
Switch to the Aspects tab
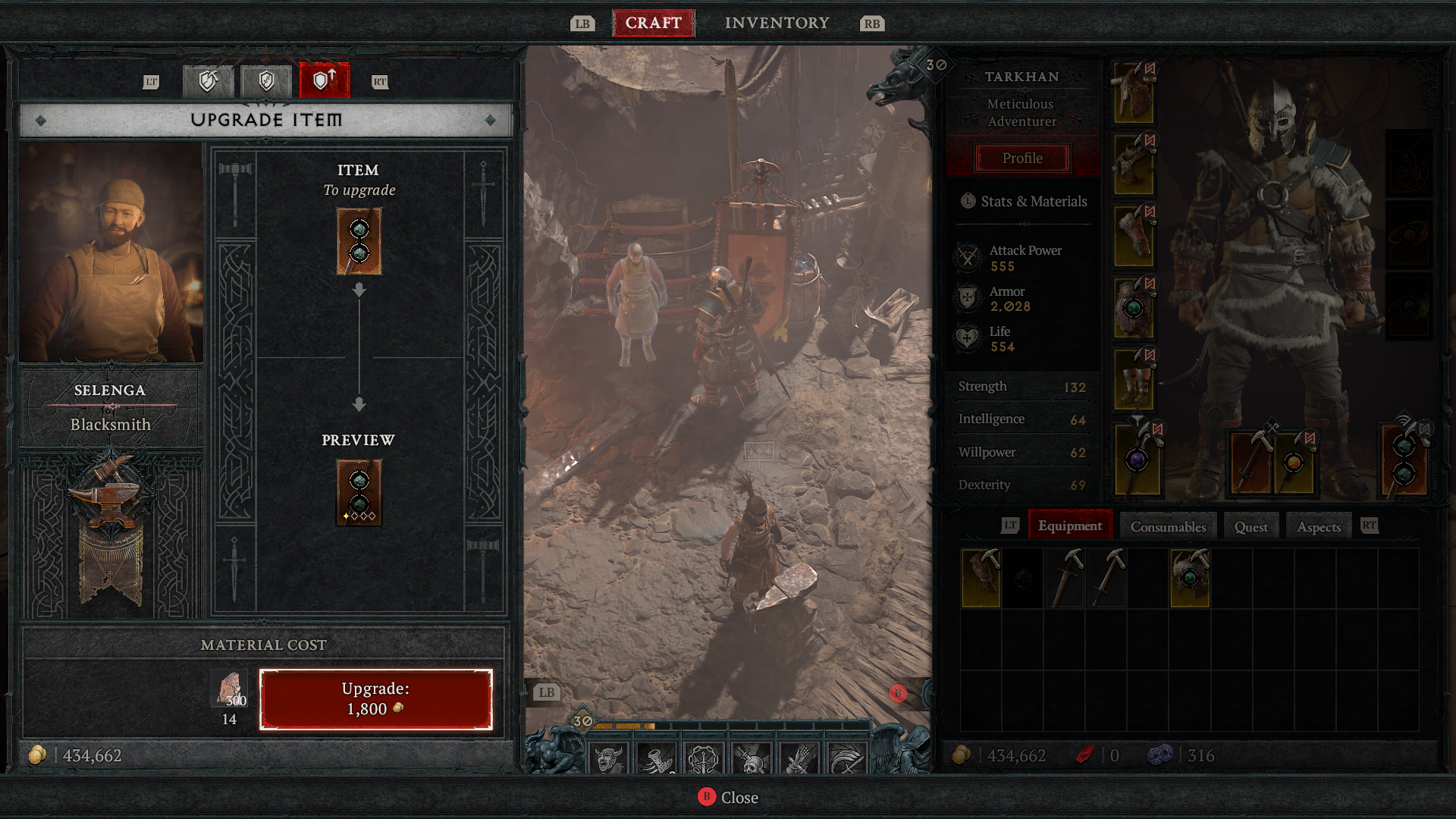[x=1317, y=525]
